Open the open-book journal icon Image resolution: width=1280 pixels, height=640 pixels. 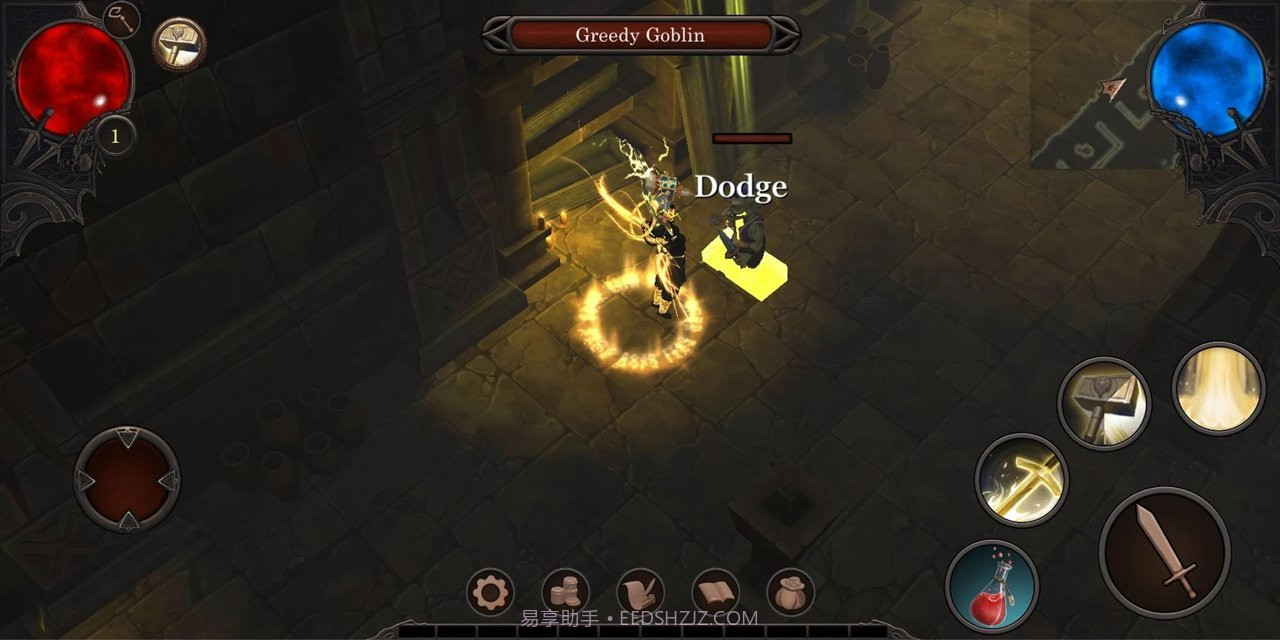(x=716, y=593)
